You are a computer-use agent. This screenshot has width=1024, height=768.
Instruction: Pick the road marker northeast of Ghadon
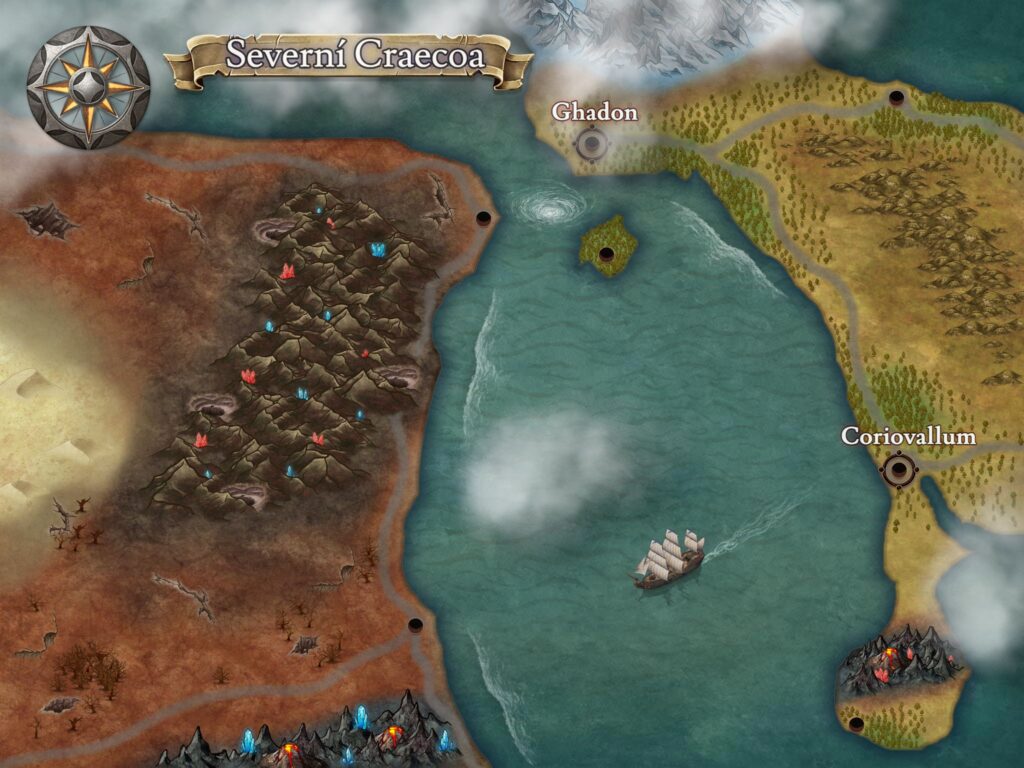pyautogui.click(x=896, y=98)
